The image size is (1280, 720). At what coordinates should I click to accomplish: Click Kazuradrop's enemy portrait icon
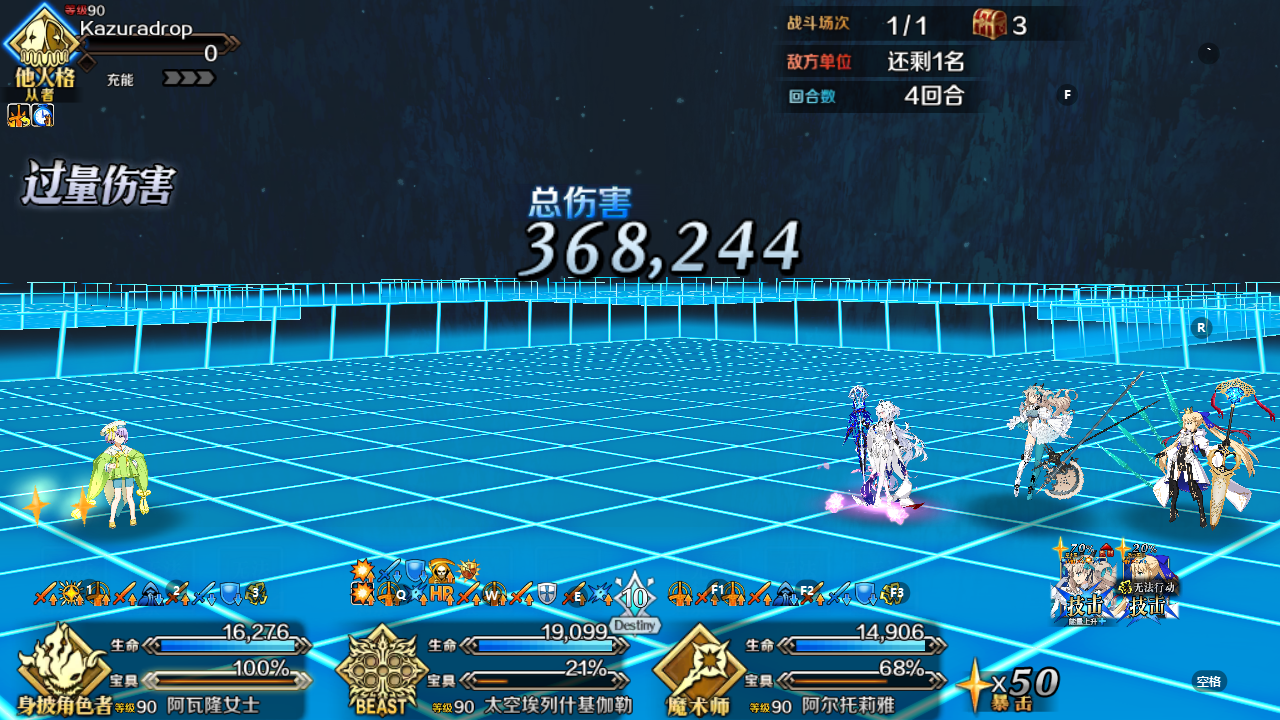(x=42, y=40)
